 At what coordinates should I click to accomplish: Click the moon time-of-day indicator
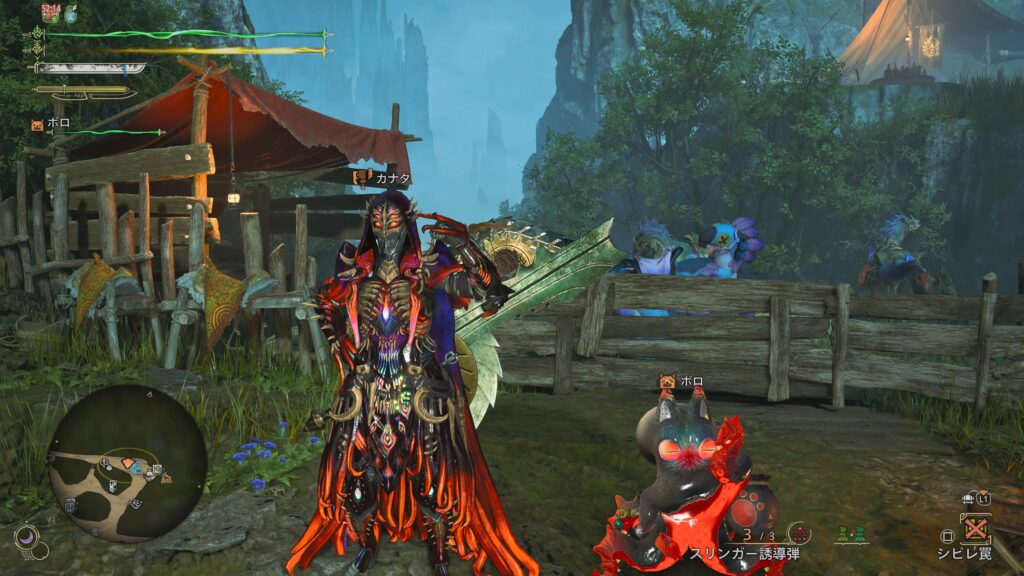(27, 539)
